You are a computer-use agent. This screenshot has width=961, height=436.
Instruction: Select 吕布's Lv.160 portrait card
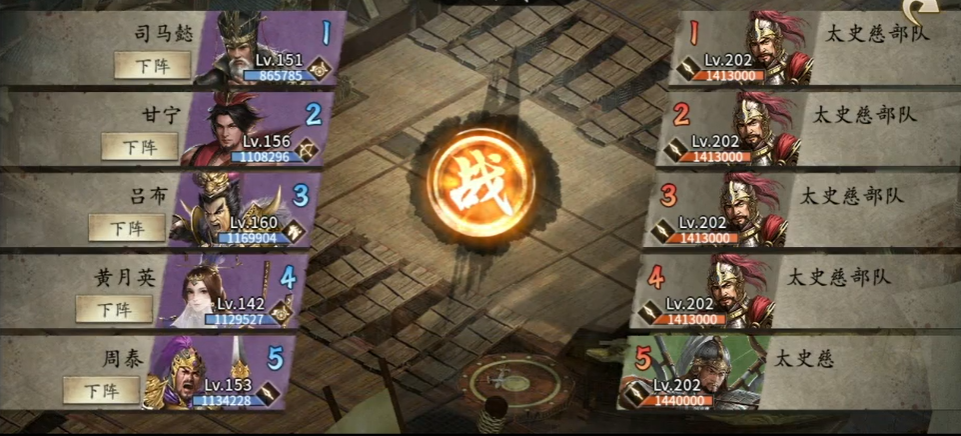[x=238, y=210]
